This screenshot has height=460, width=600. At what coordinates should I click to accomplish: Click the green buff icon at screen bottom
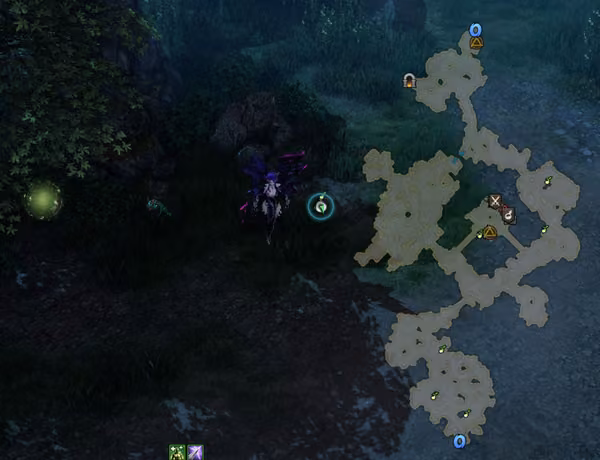[x=177, y=452]
